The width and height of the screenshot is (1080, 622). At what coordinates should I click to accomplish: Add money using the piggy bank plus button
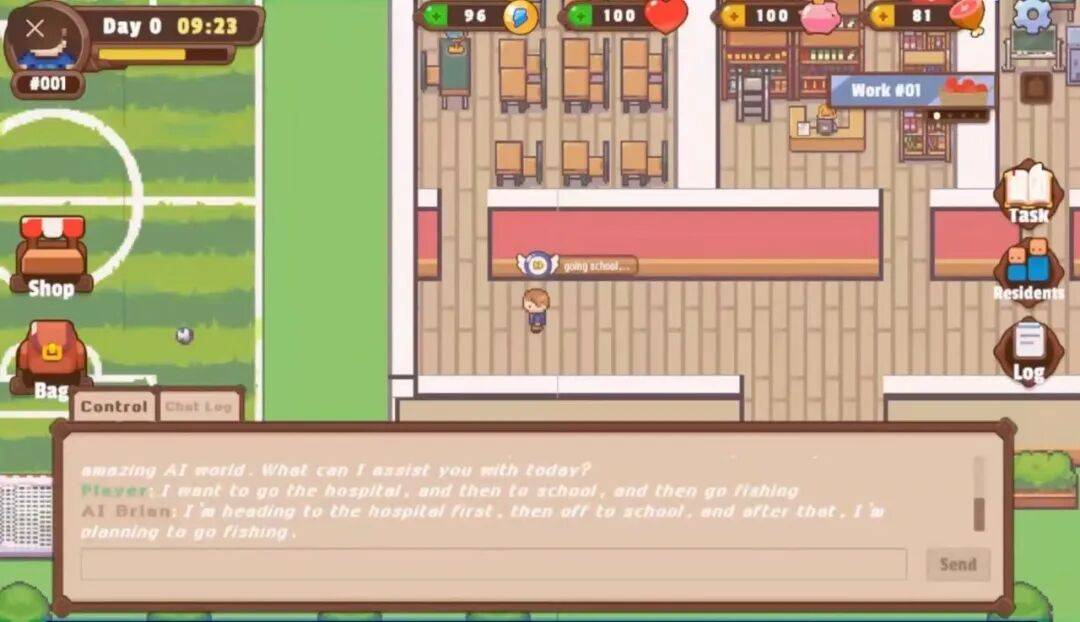tap(733, 16)
